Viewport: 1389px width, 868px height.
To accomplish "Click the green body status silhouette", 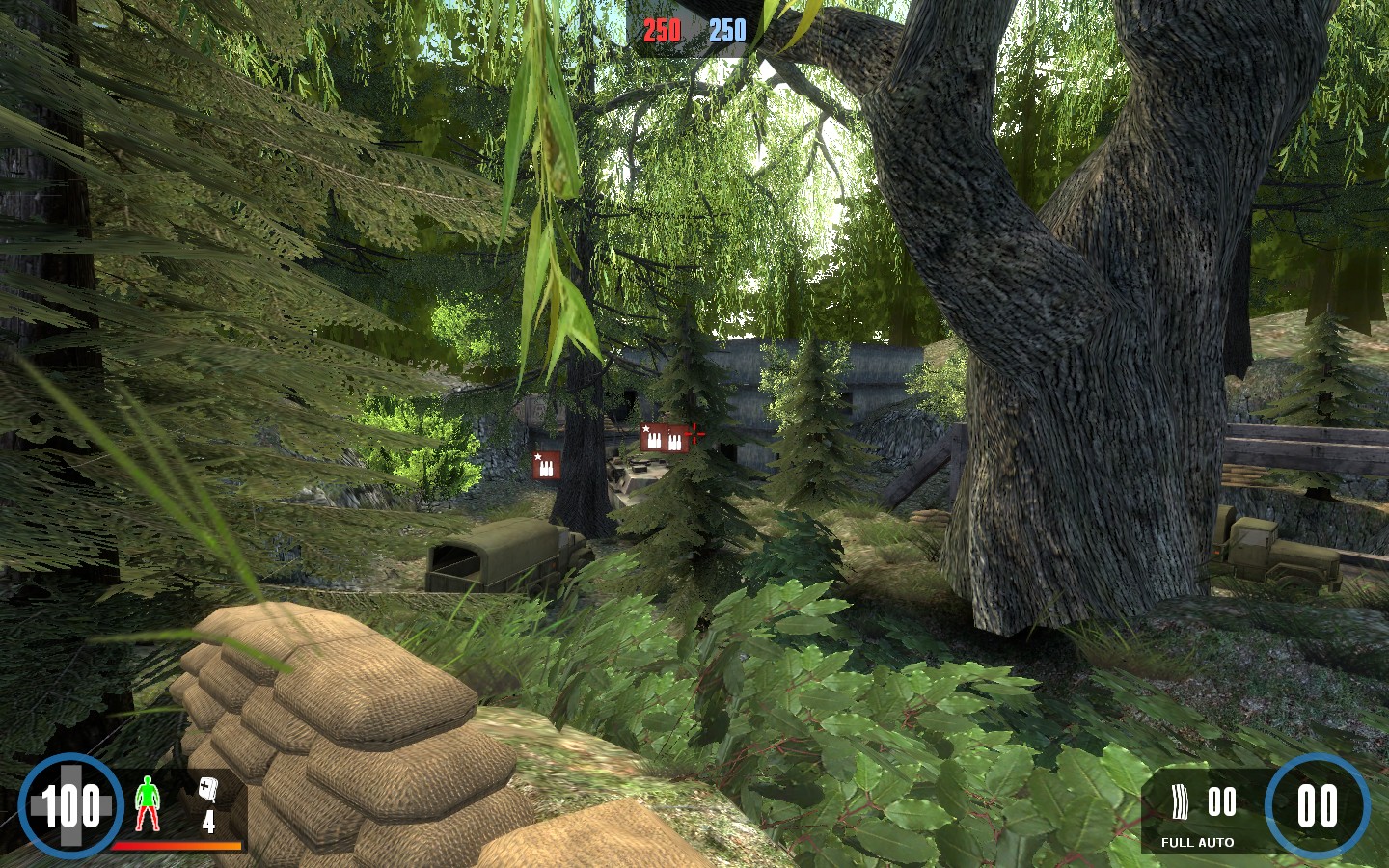I will (x=147, y=803).
